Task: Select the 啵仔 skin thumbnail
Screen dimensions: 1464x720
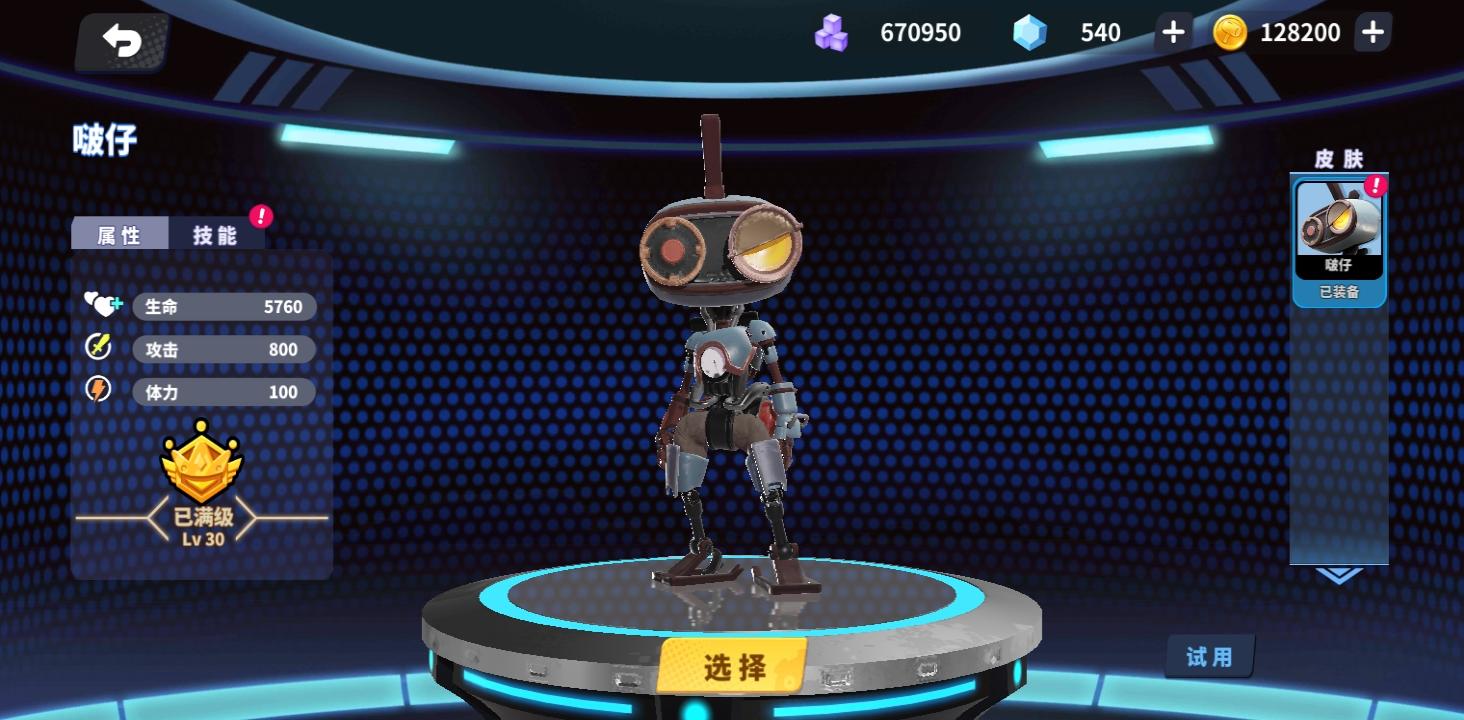Action: click(x=1339, y=225)
